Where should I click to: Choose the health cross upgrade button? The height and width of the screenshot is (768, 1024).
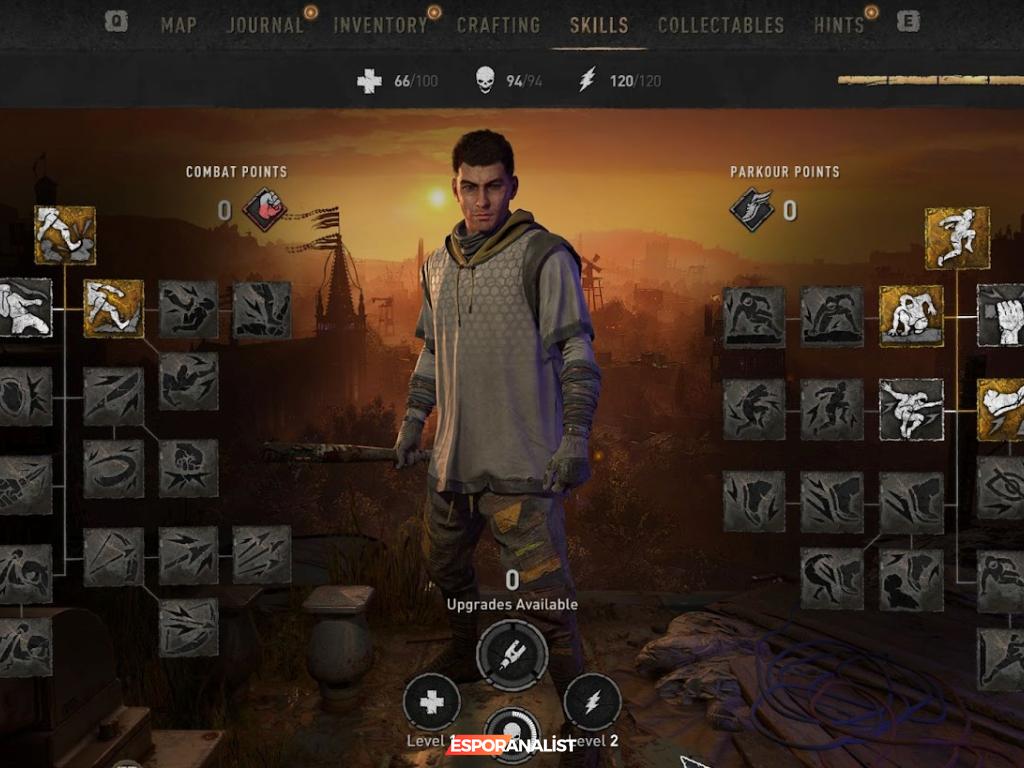[x=432, y=703]
